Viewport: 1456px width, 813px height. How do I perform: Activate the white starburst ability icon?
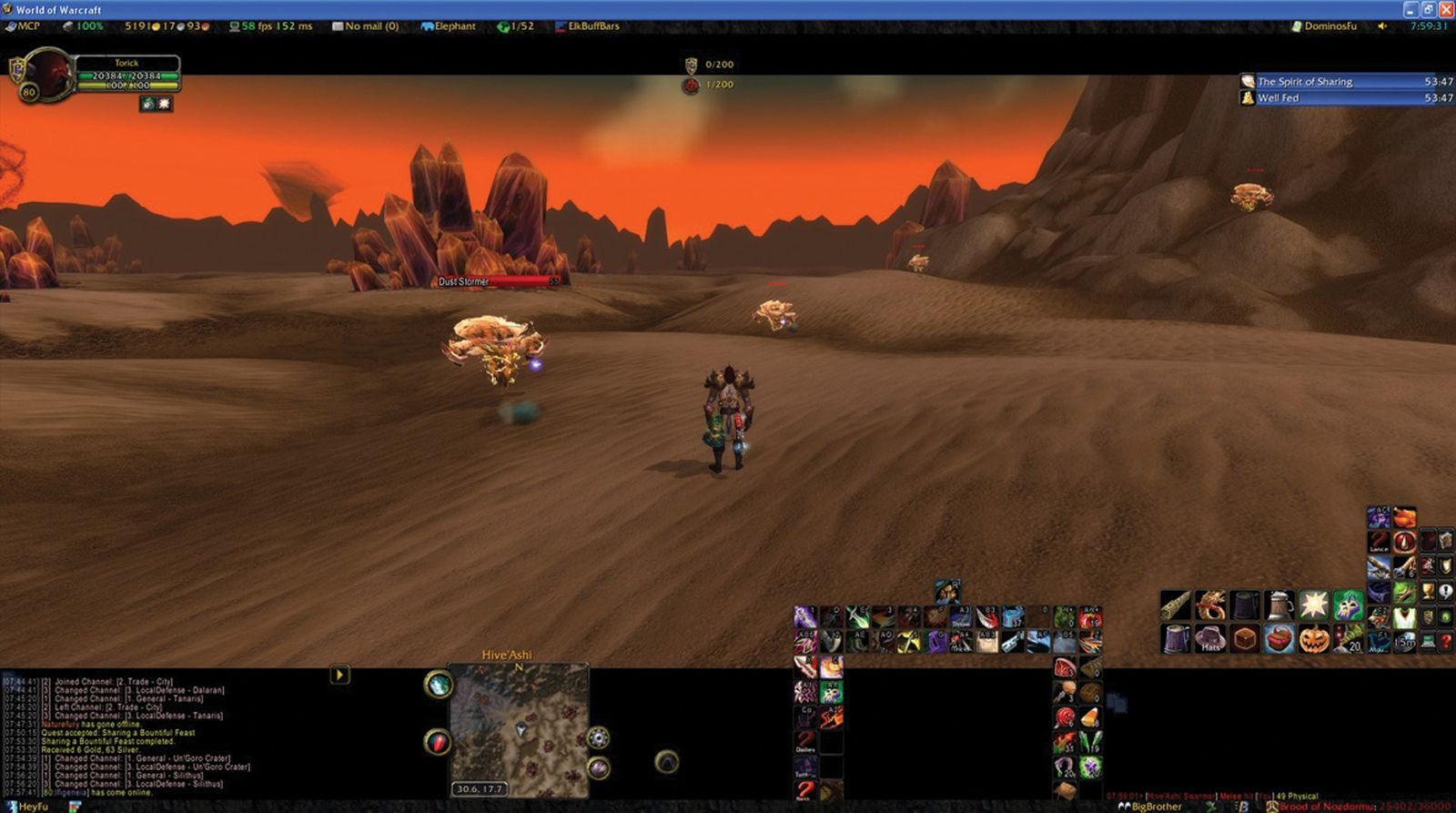coord(1314,605)
